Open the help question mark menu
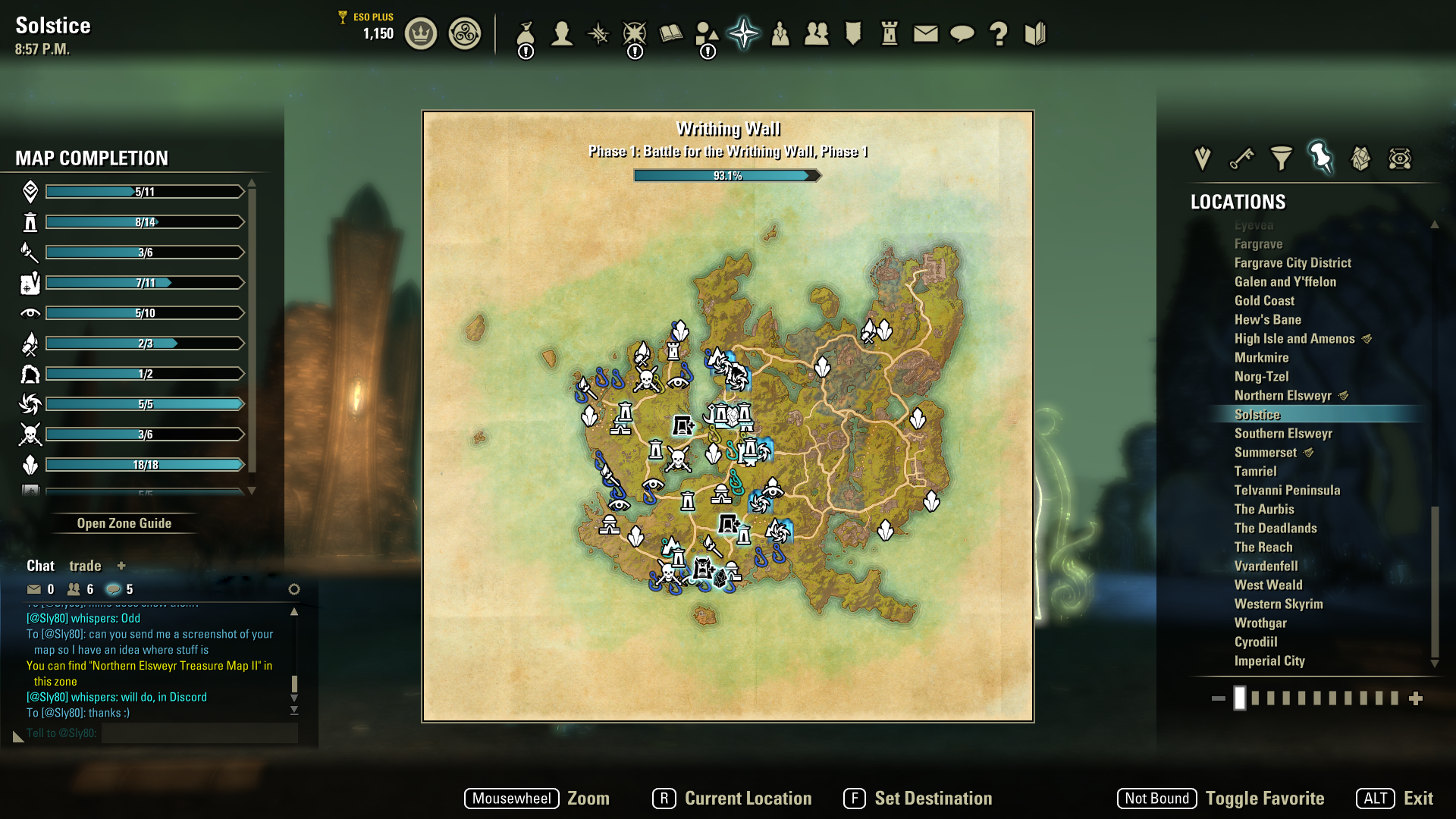The width and height of the screenshot is (1456, 819). click(999, 34)
